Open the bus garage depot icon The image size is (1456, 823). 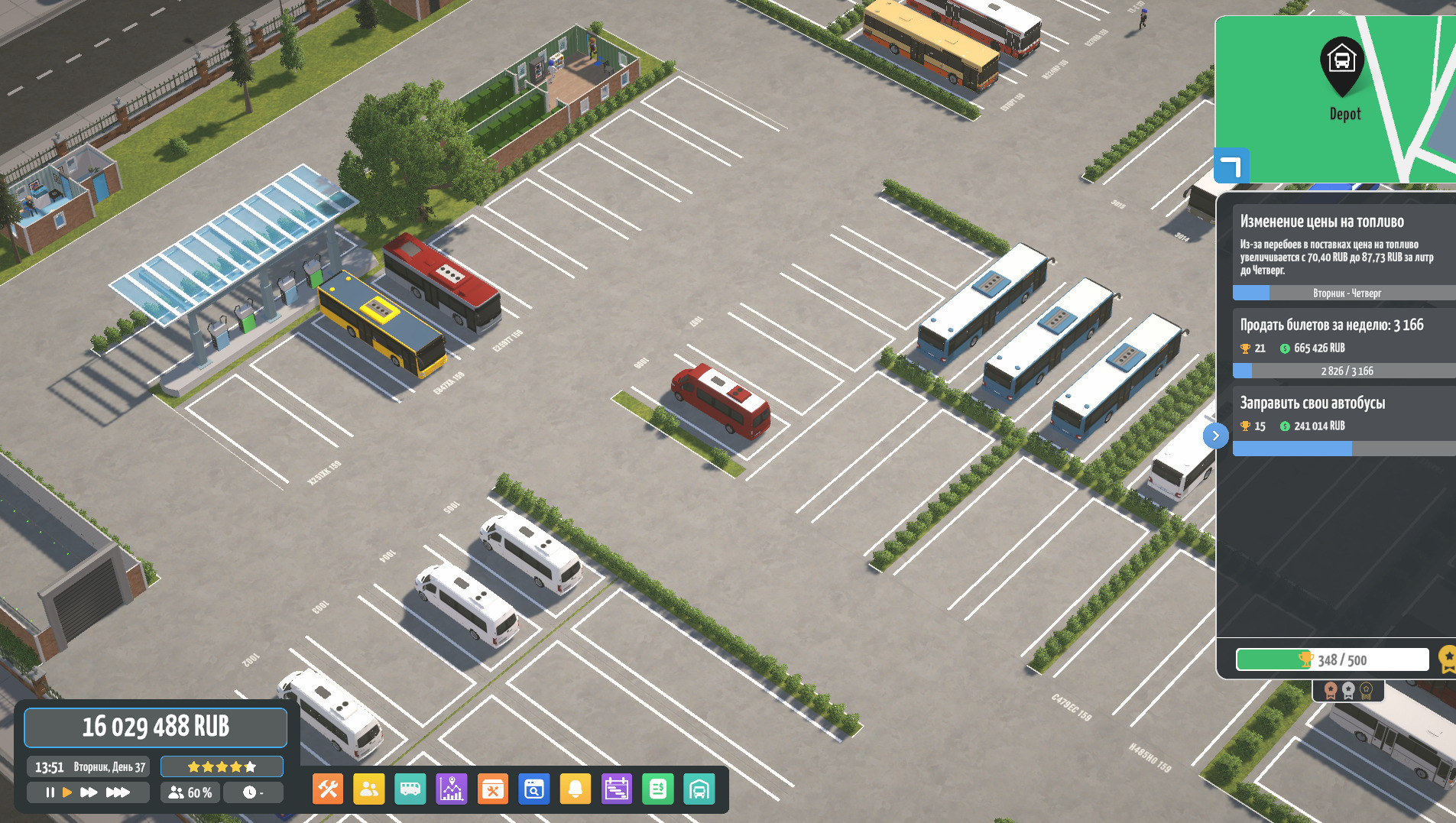click(699, 789)
